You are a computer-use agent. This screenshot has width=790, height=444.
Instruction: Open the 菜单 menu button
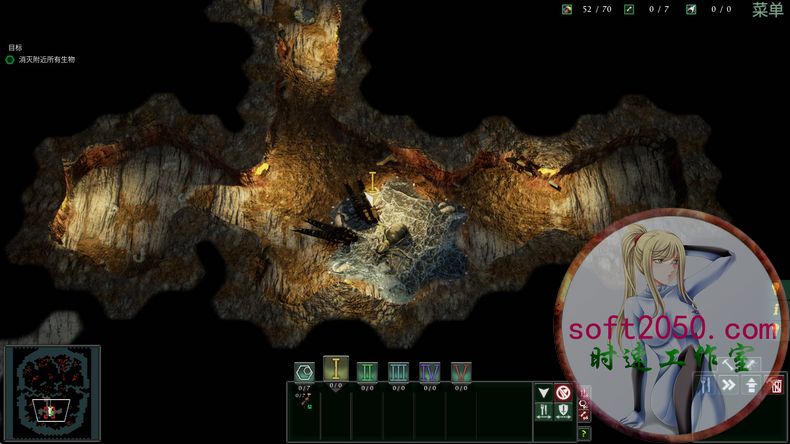[767, 10]
